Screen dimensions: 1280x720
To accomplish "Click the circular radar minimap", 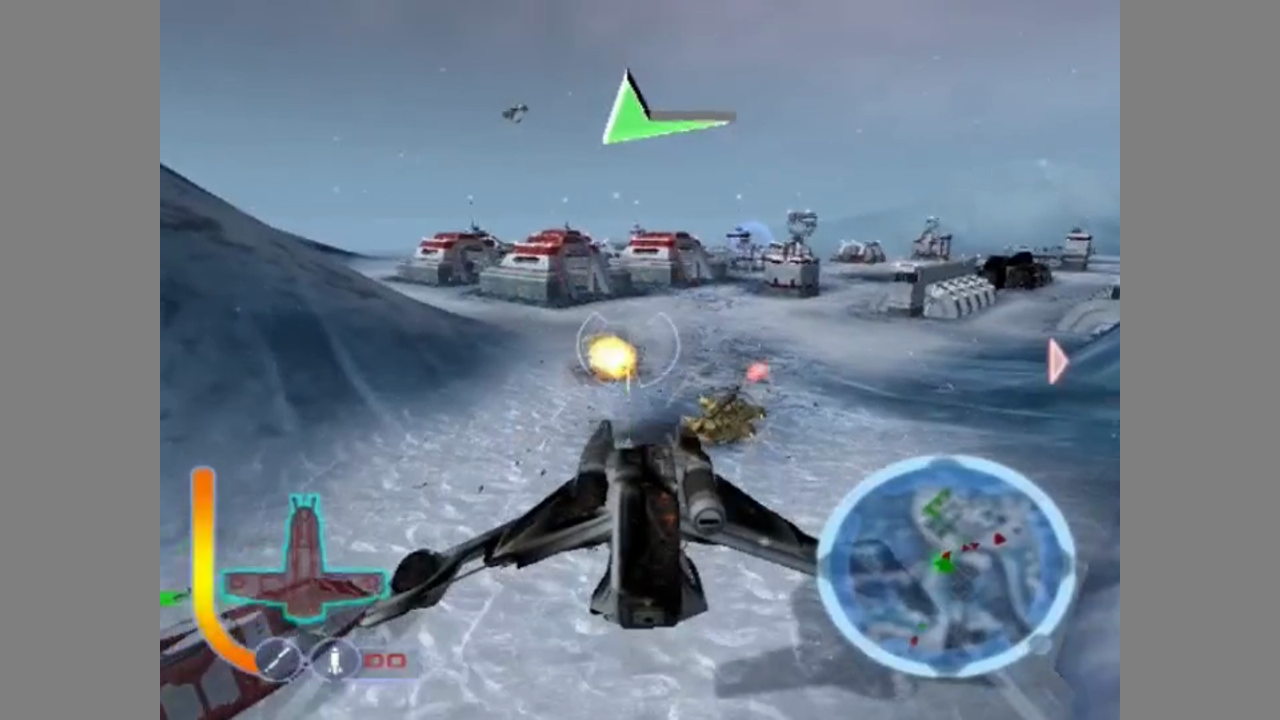I will [x=945, y=564].
